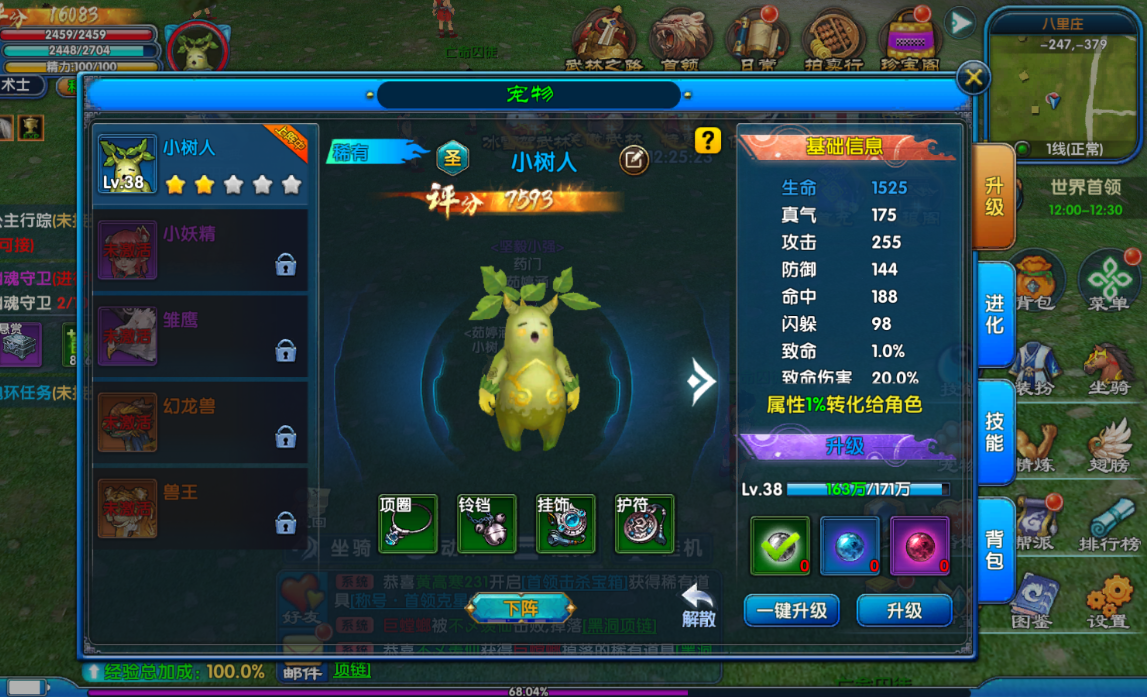Switch to the 进化 evolution tab

click(994, 313)
